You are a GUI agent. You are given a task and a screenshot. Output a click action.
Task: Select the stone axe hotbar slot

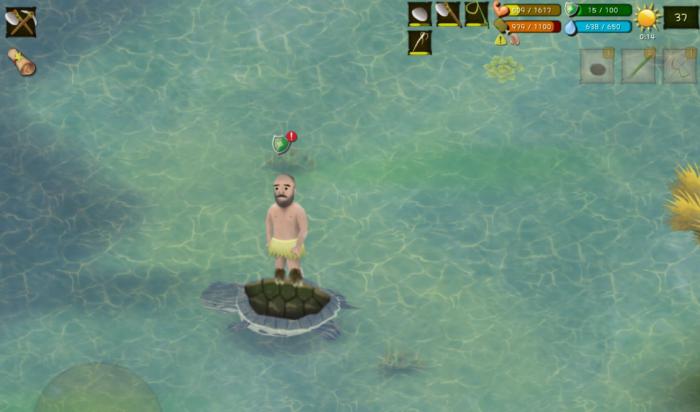click(448, 14)
